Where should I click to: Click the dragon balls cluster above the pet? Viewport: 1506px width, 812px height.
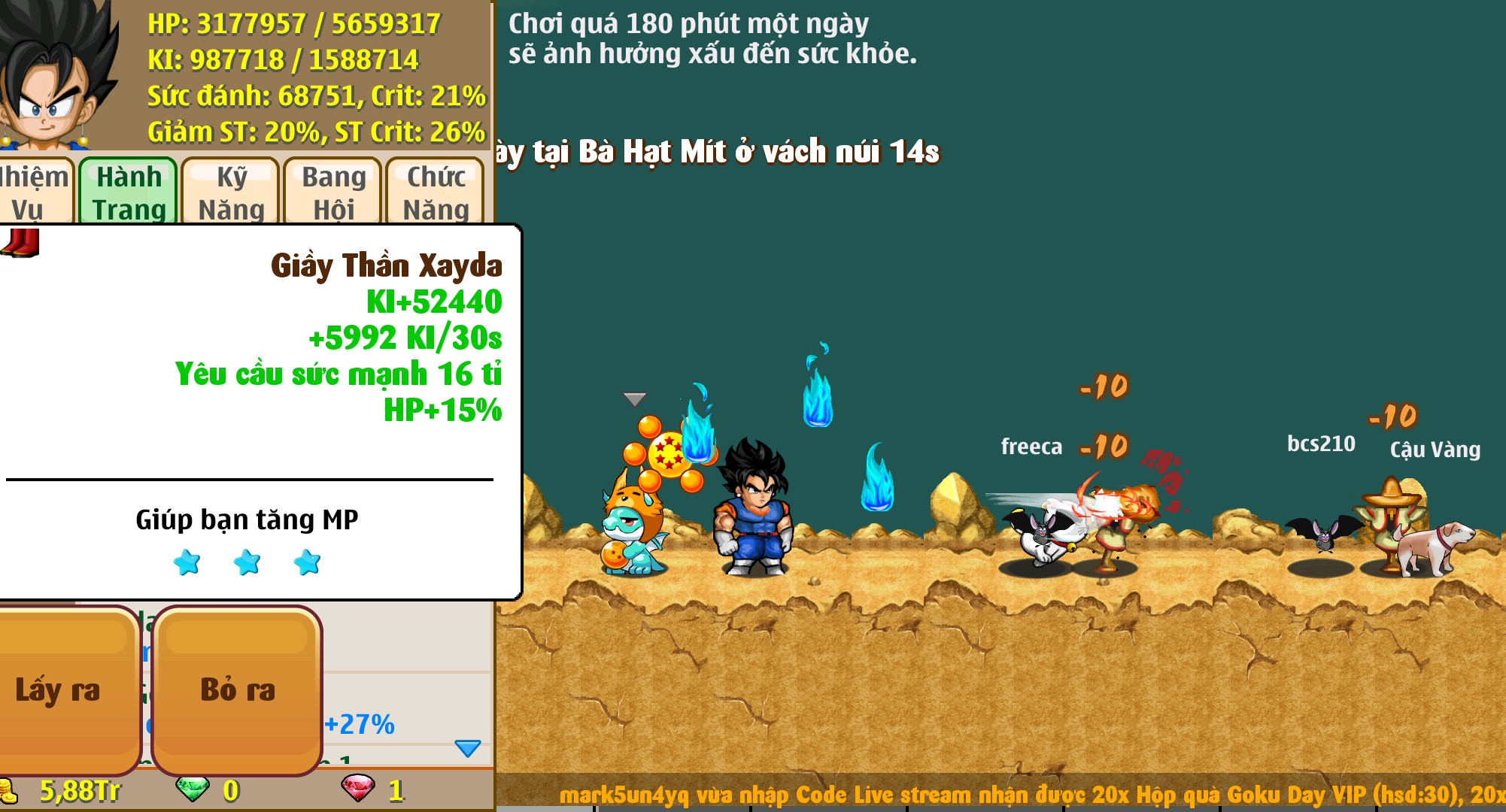click(x=669, y=454)
